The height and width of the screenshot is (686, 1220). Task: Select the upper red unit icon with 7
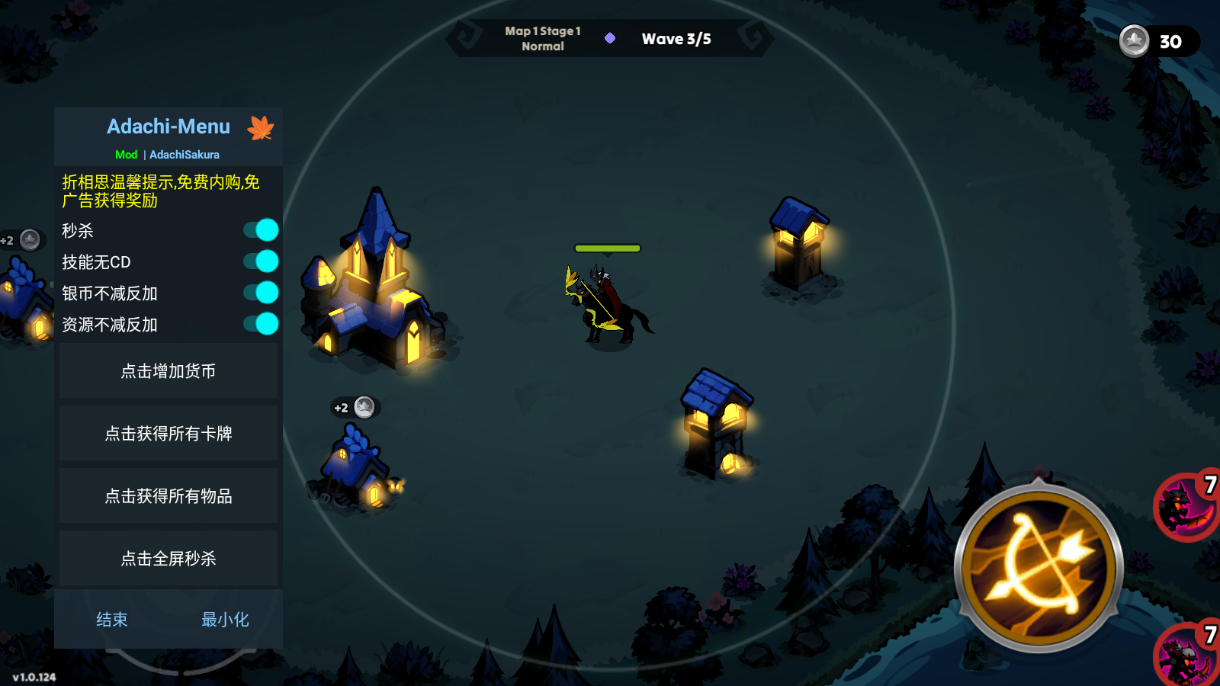tap(1186, 506)
